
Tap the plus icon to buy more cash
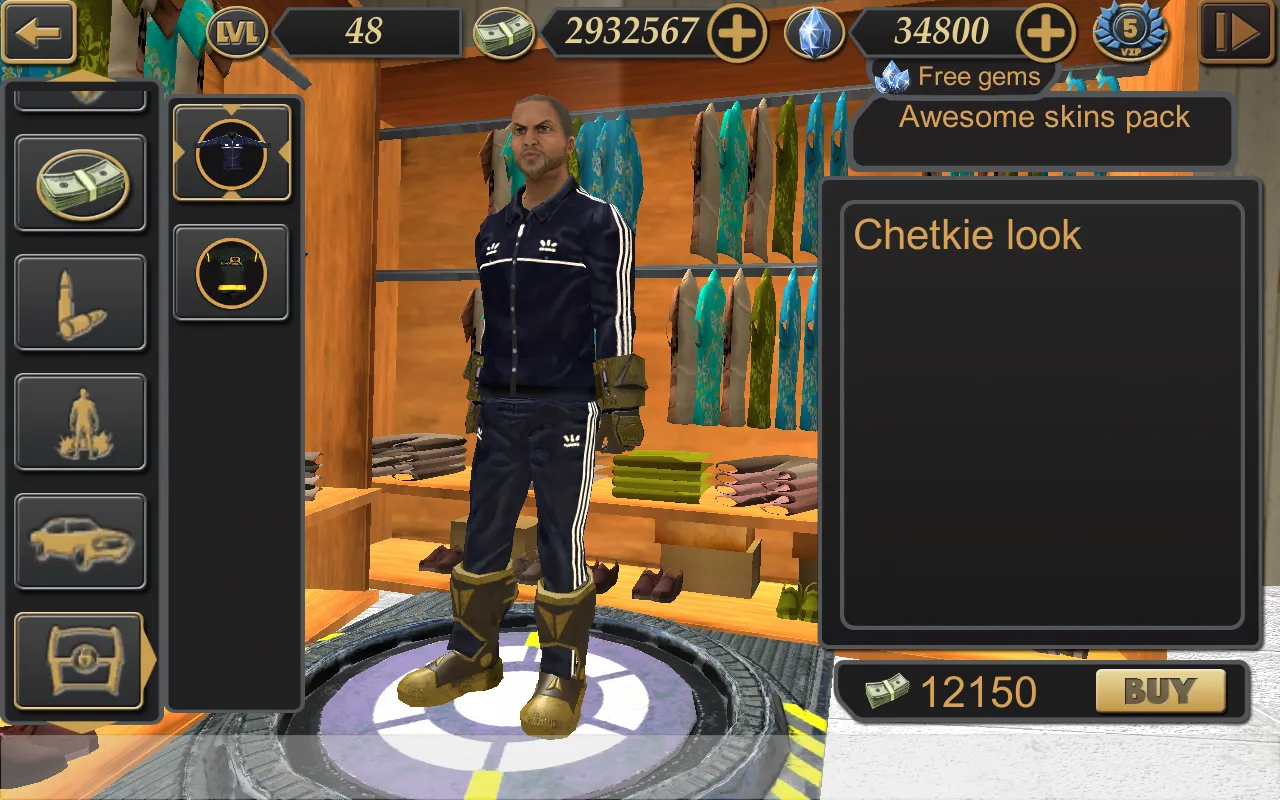[737, 33]
